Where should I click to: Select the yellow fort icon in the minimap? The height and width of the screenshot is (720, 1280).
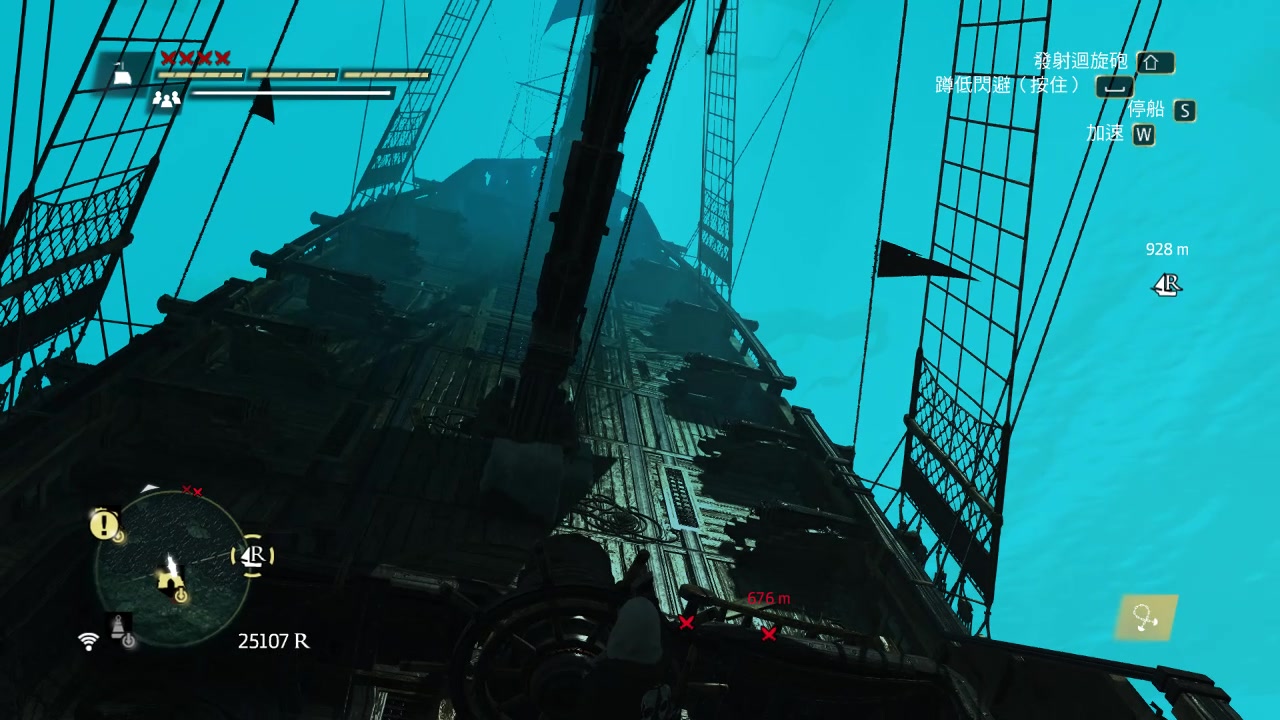(170, 579)
